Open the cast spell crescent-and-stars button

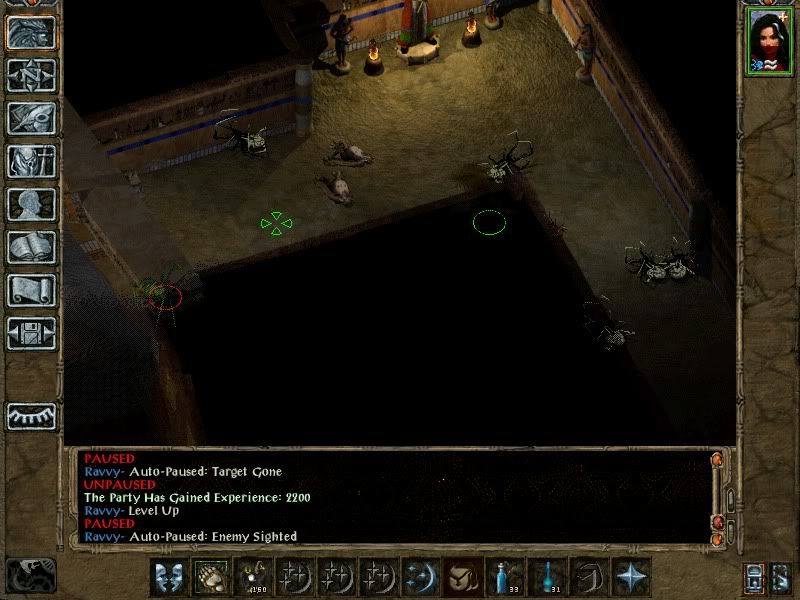419,577
